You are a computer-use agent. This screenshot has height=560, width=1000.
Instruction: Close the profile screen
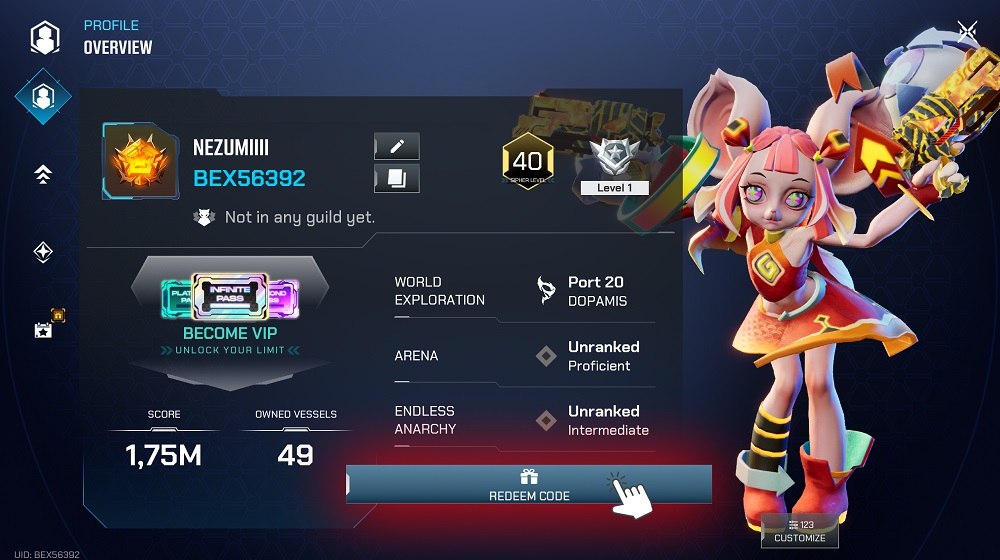click(x=966, y=32)
